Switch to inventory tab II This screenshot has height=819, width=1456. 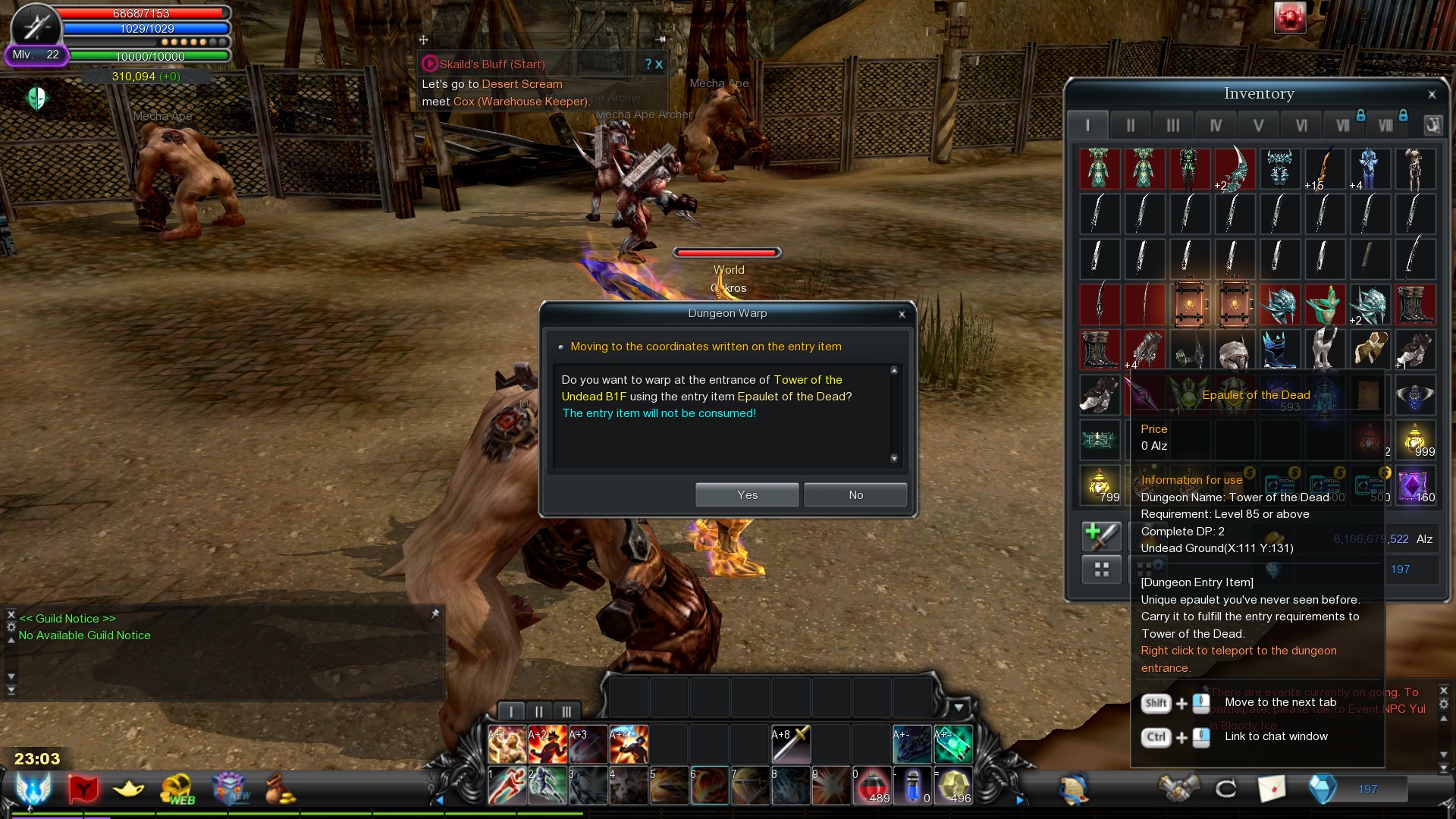1130,125
